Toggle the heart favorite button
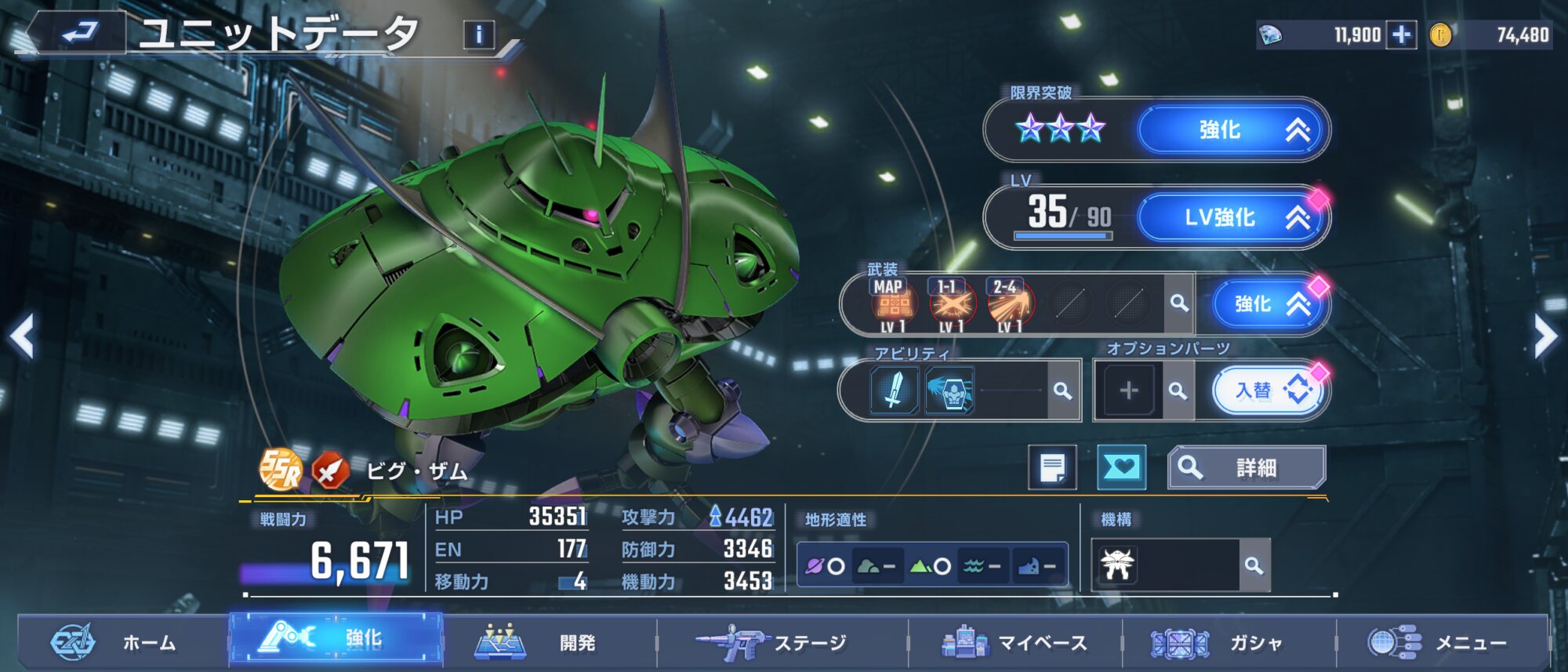This screenshot has height=672, width=1568. pos(1121,467)
